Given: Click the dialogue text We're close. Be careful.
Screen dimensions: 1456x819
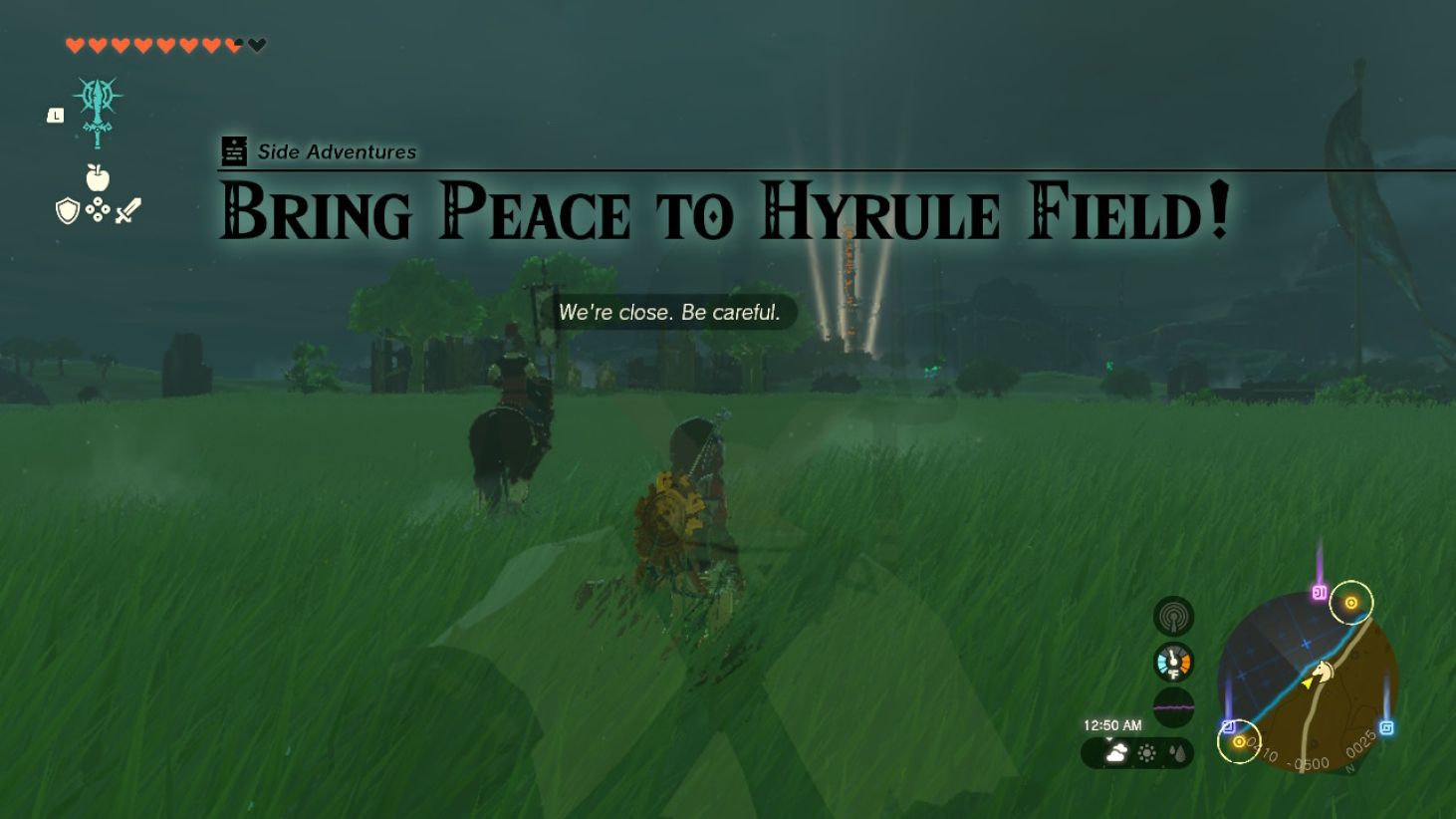Looking at the screenshot, I should coord(669,313).
